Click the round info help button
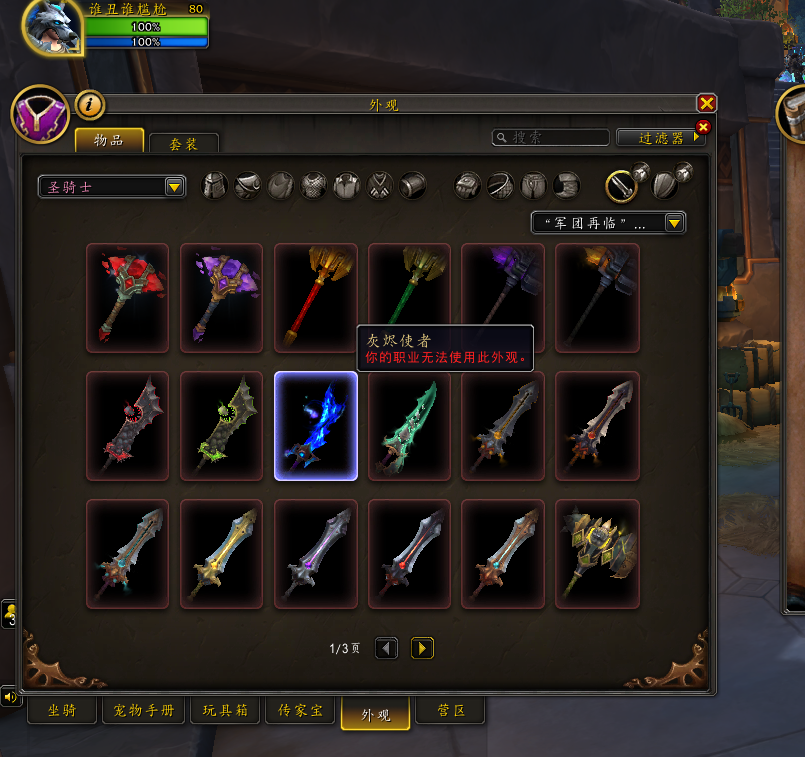 click(x=90, y=103)
